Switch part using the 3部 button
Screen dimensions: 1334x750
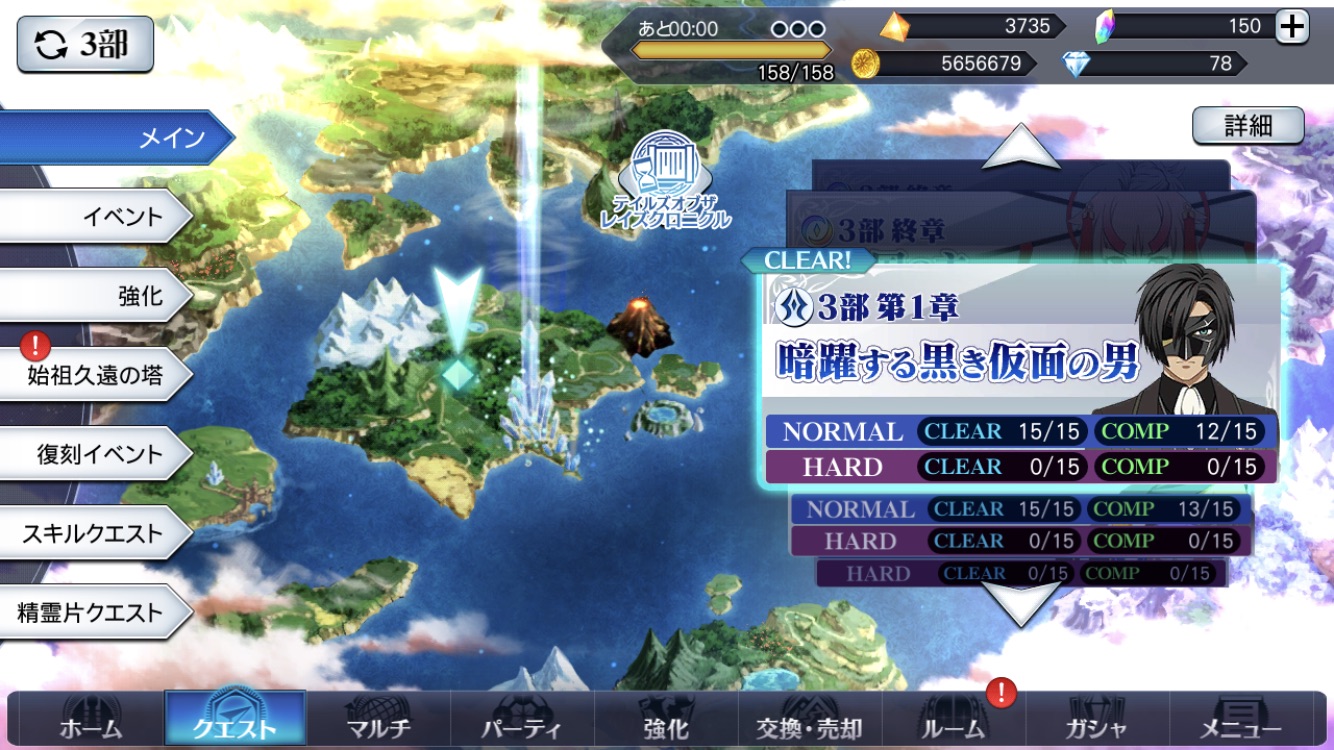(x=85, y=44)
